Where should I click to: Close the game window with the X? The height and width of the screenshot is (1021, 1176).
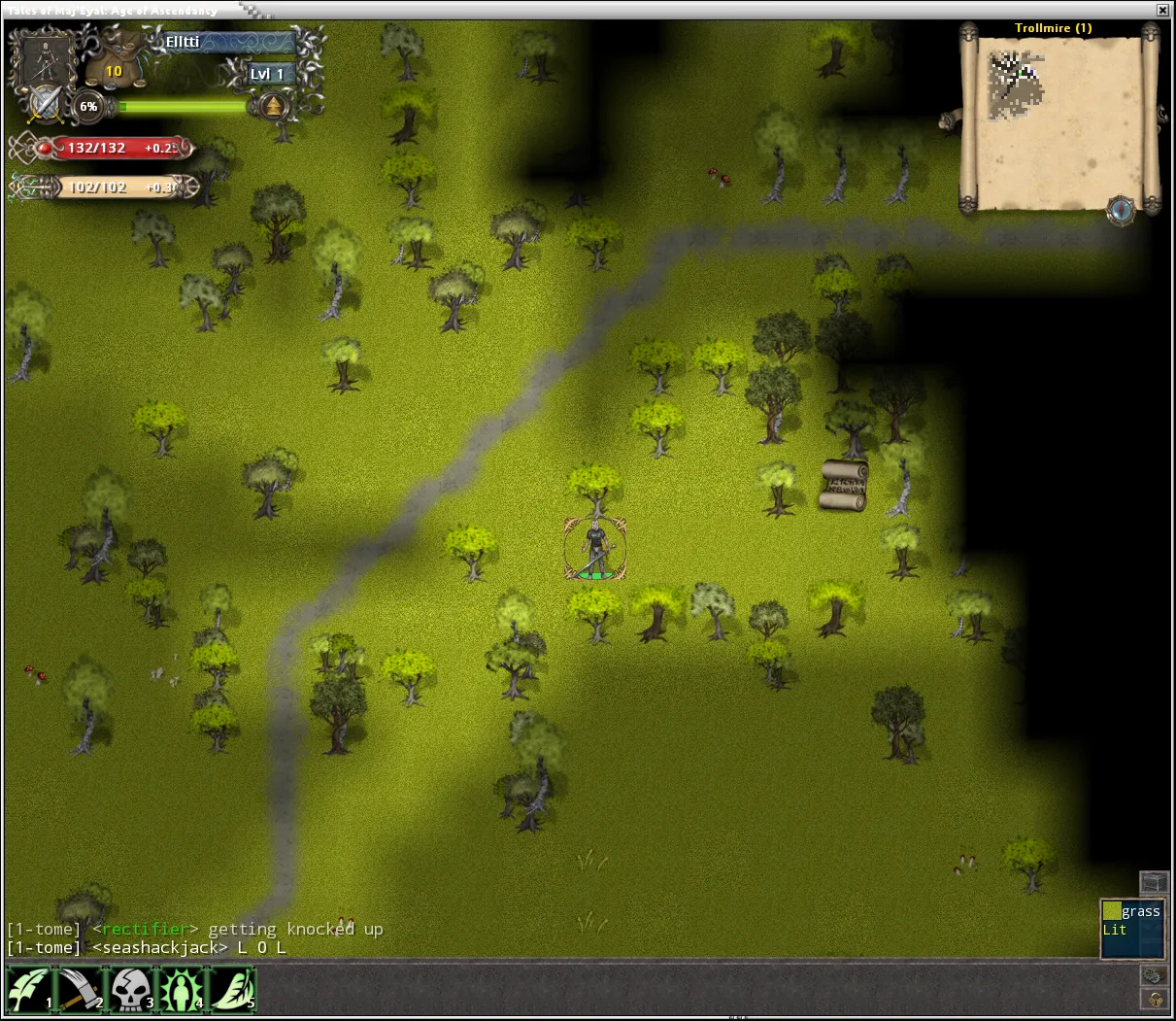coord(1162,10)
